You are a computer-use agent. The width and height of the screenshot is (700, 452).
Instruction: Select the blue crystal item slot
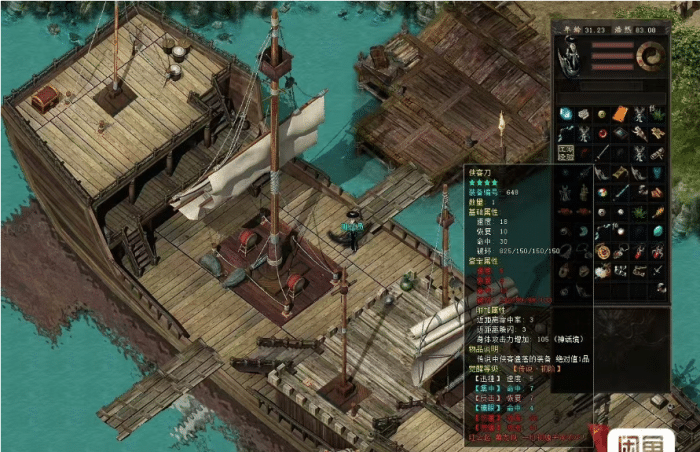tap(565, 114)
